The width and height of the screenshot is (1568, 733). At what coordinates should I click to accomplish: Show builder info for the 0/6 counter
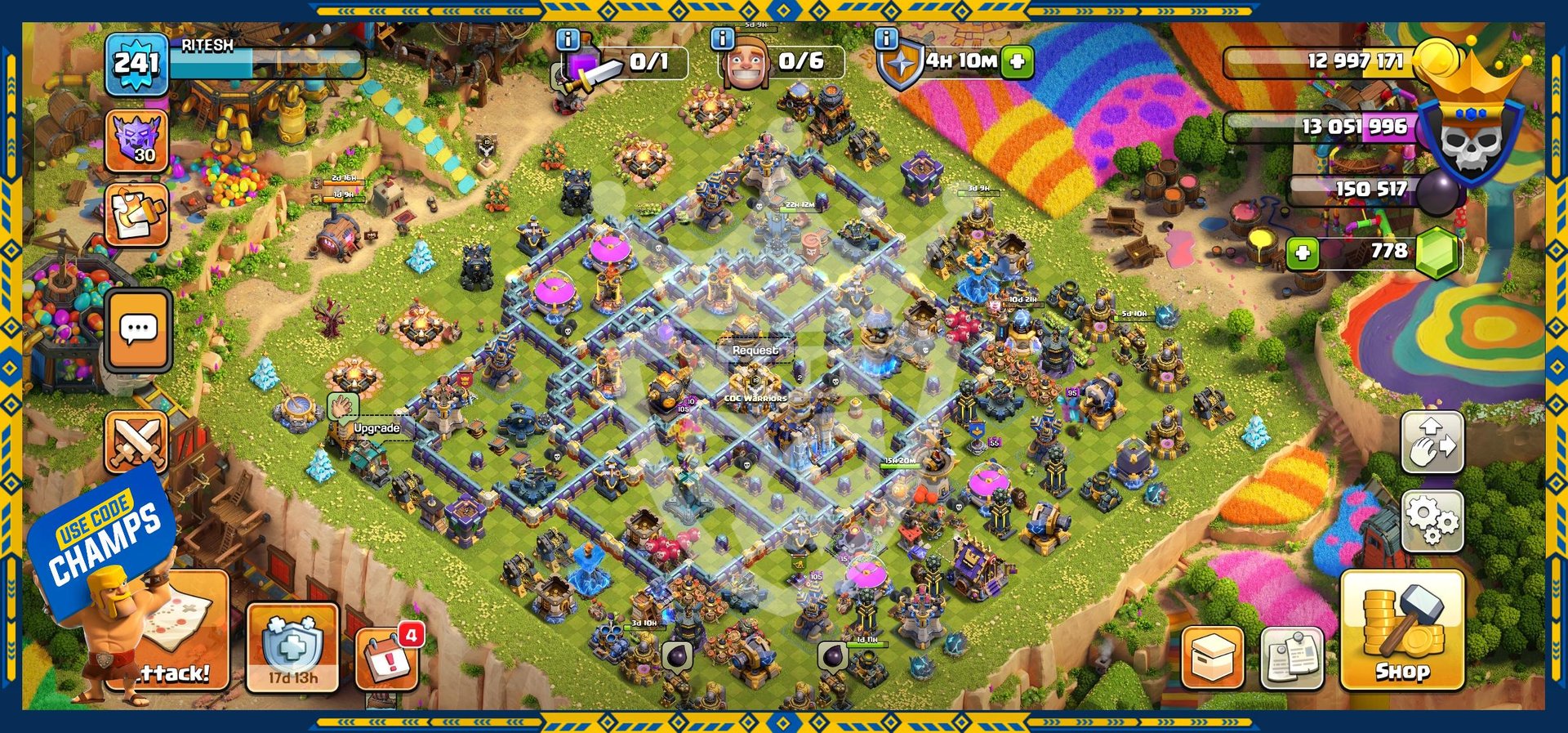pos(722,38)
